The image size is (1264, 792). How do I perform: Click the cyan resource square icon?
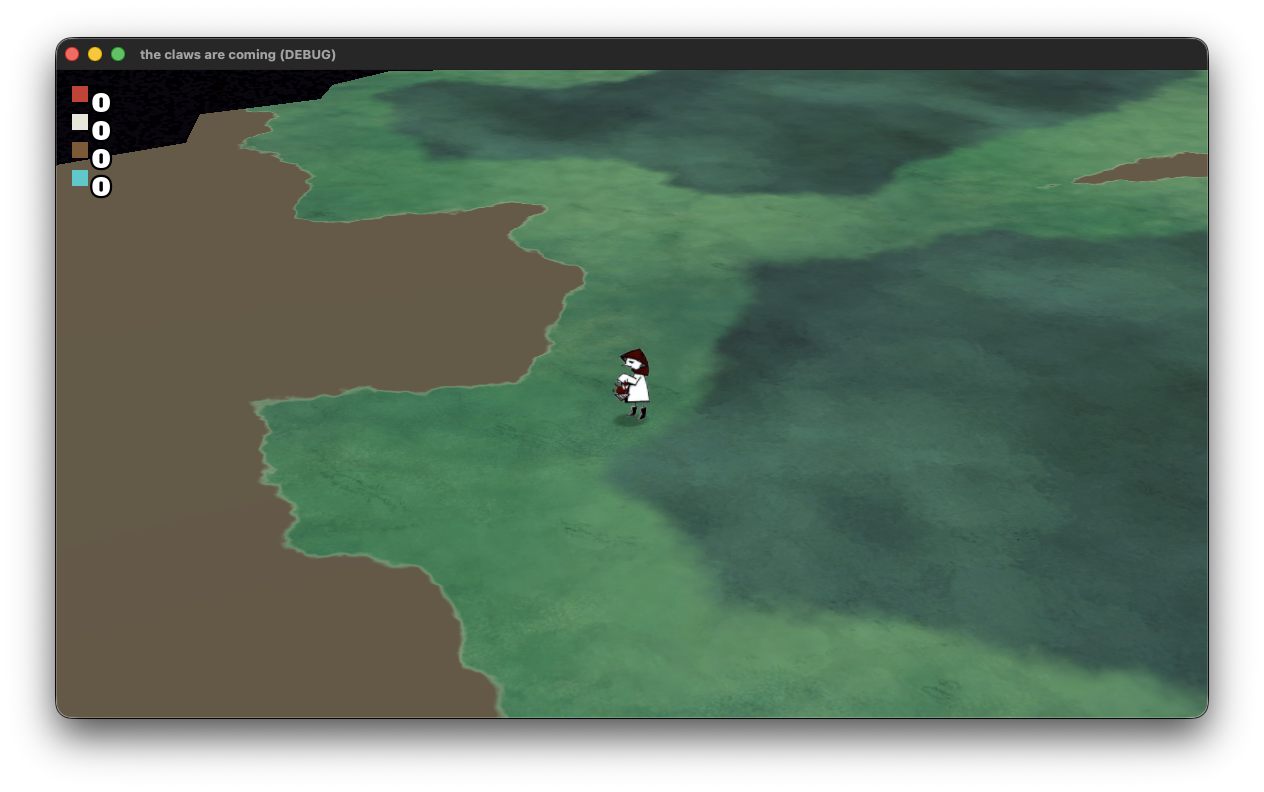[x=80, y=178]
